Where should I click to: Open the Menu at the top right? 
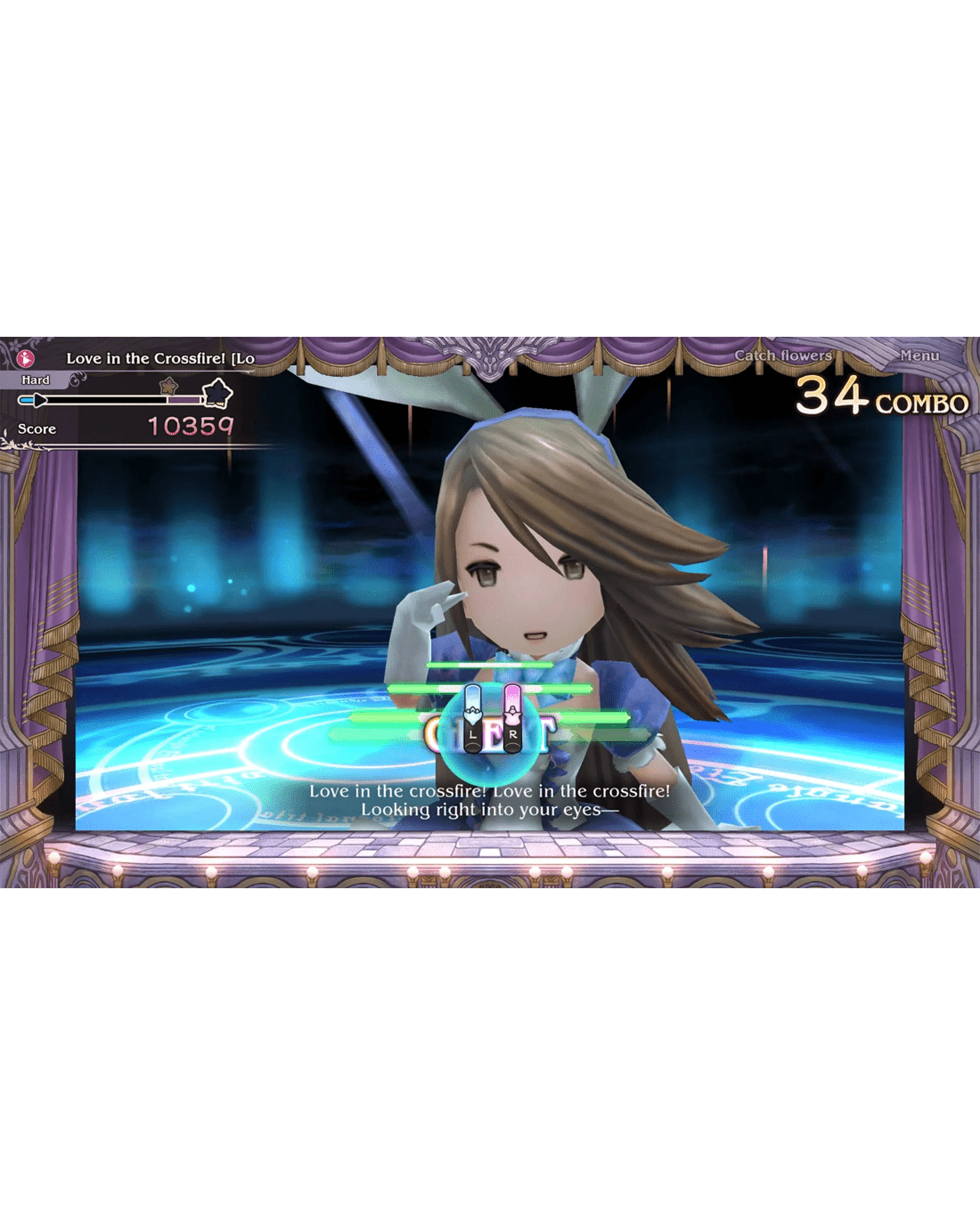pyautogui.click(x=919, y=355)
